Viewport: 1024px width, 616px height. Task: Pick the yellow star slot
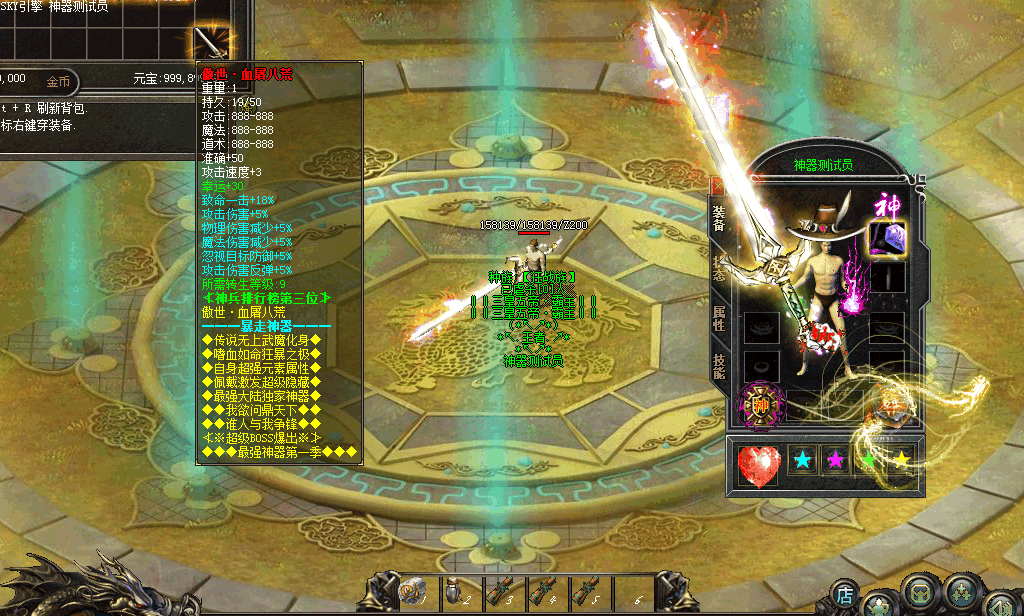tap(902, 460)
